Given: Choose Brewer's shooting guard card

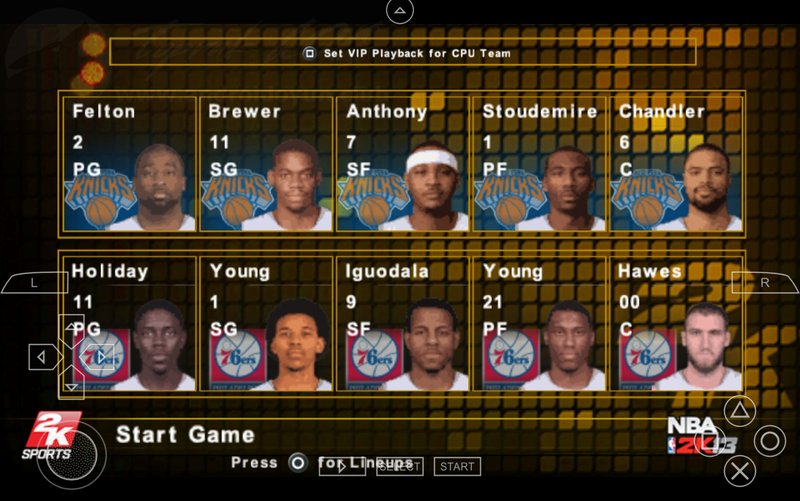Looking at the screenshot, I should click(266, 164).
